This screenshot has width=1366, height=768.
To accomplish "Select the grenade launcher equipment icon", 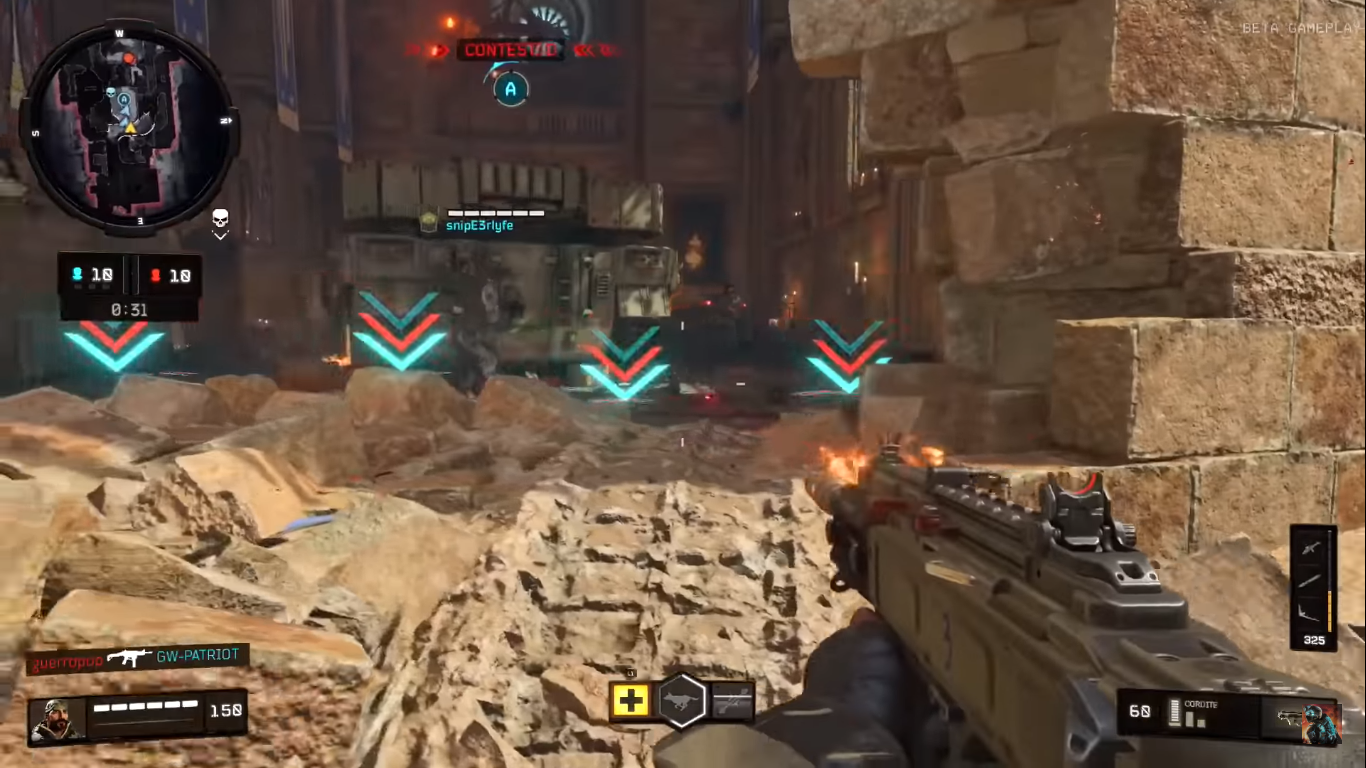I will 735,701.
